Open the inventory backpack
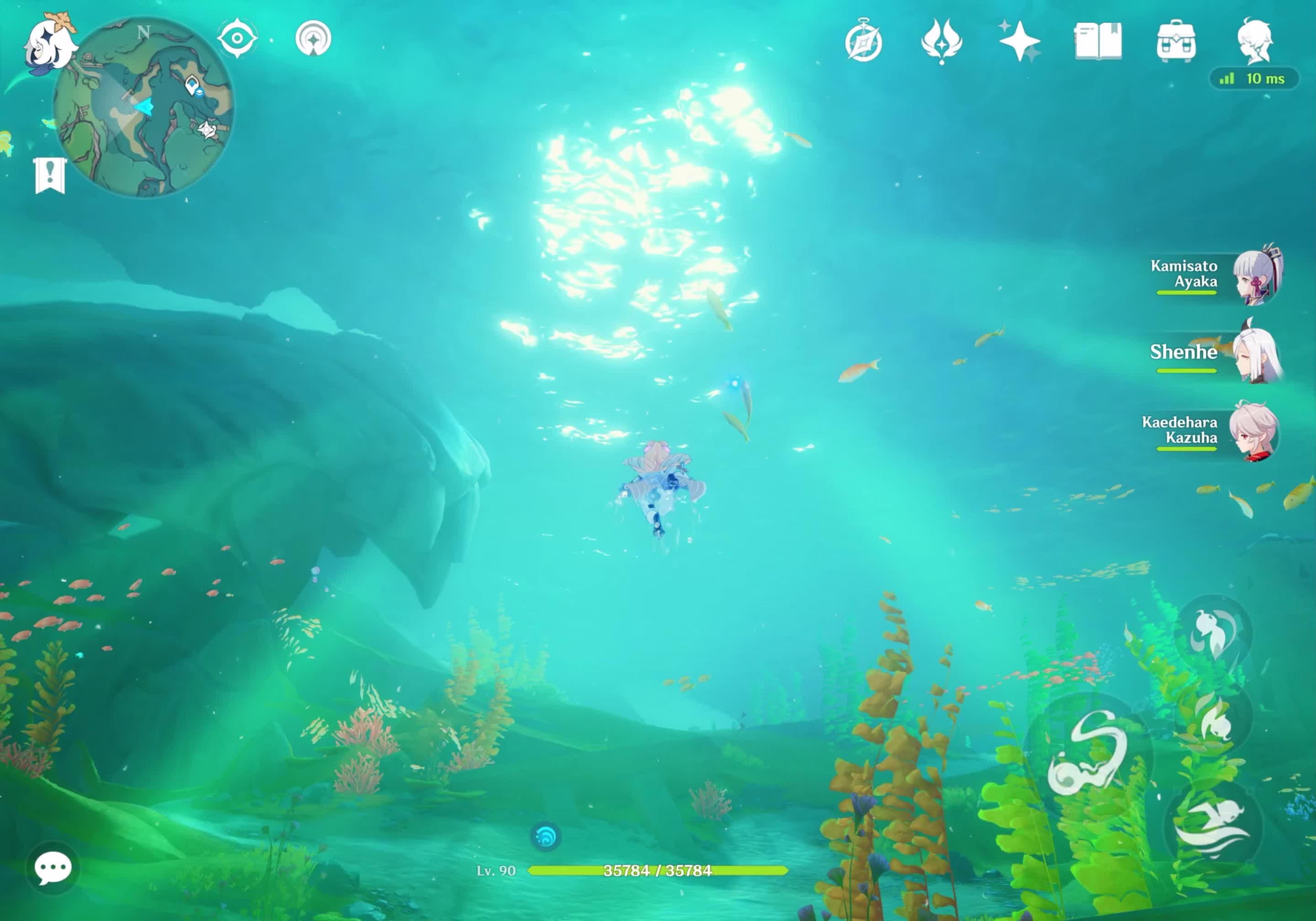The width and height of the screenshot is (1316, 921). click(x=1176, y=41)
